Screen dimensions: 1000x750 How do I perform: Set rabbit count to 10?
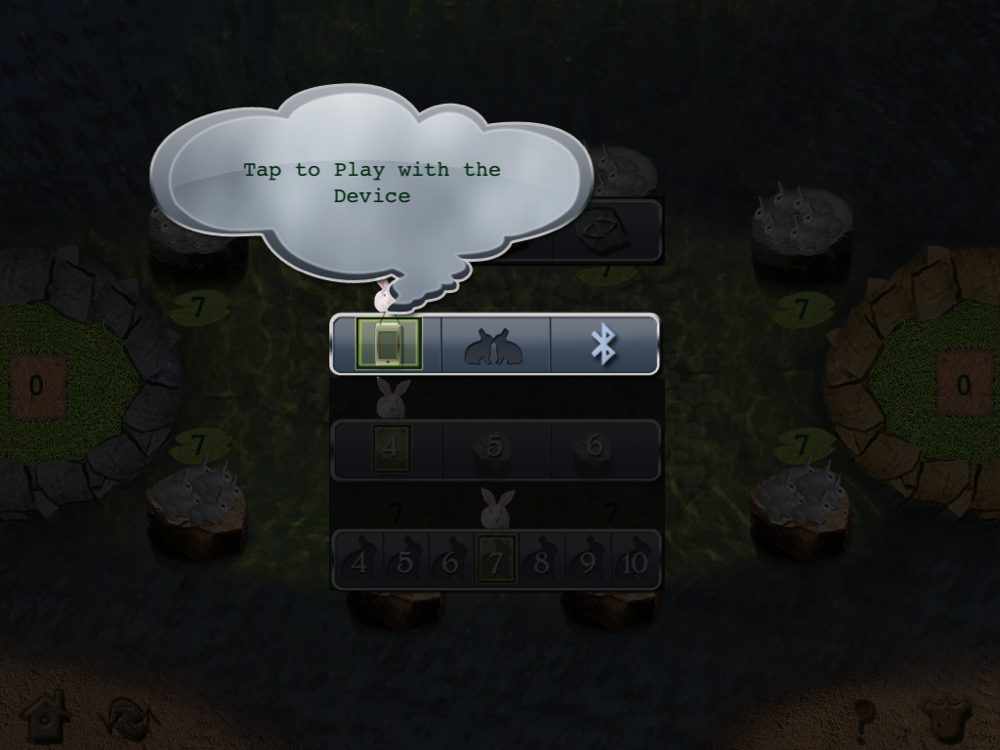click(x=634, y=562)
